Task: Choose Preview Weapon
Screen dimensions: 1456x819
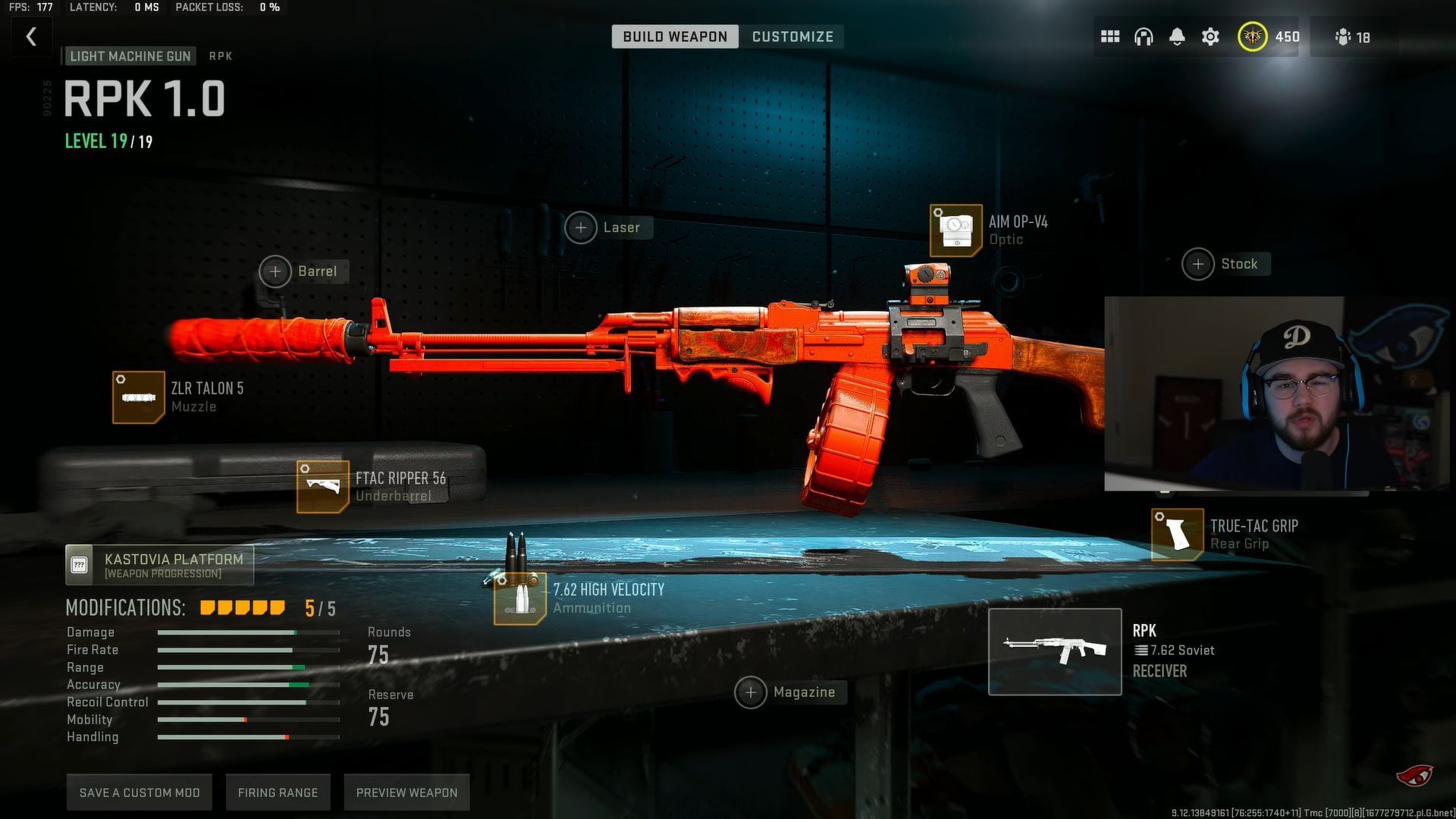Action: 406,792
